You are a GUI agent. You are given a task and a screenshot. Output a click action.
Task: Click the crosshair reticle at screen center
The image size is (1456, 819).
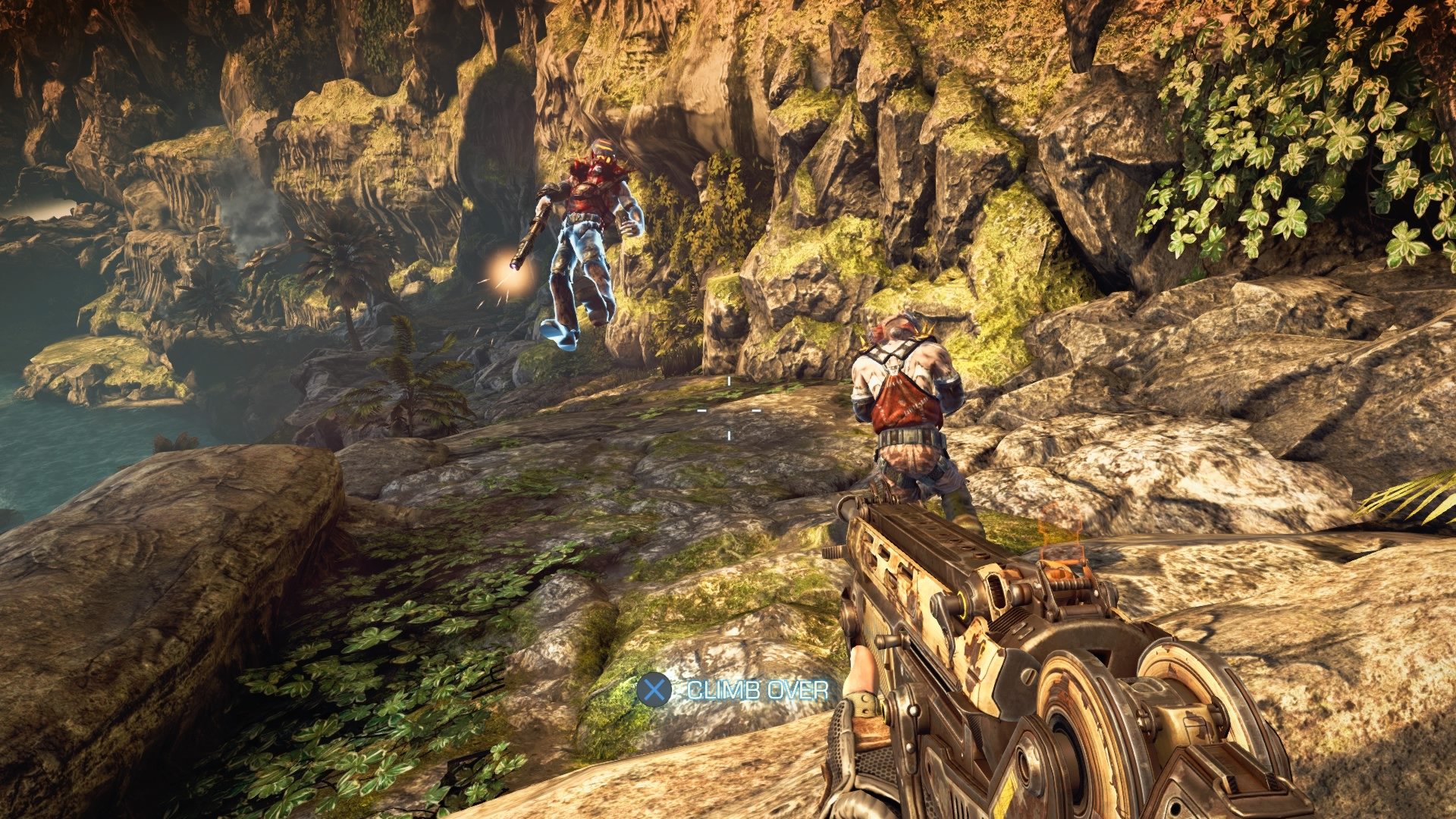728,409
